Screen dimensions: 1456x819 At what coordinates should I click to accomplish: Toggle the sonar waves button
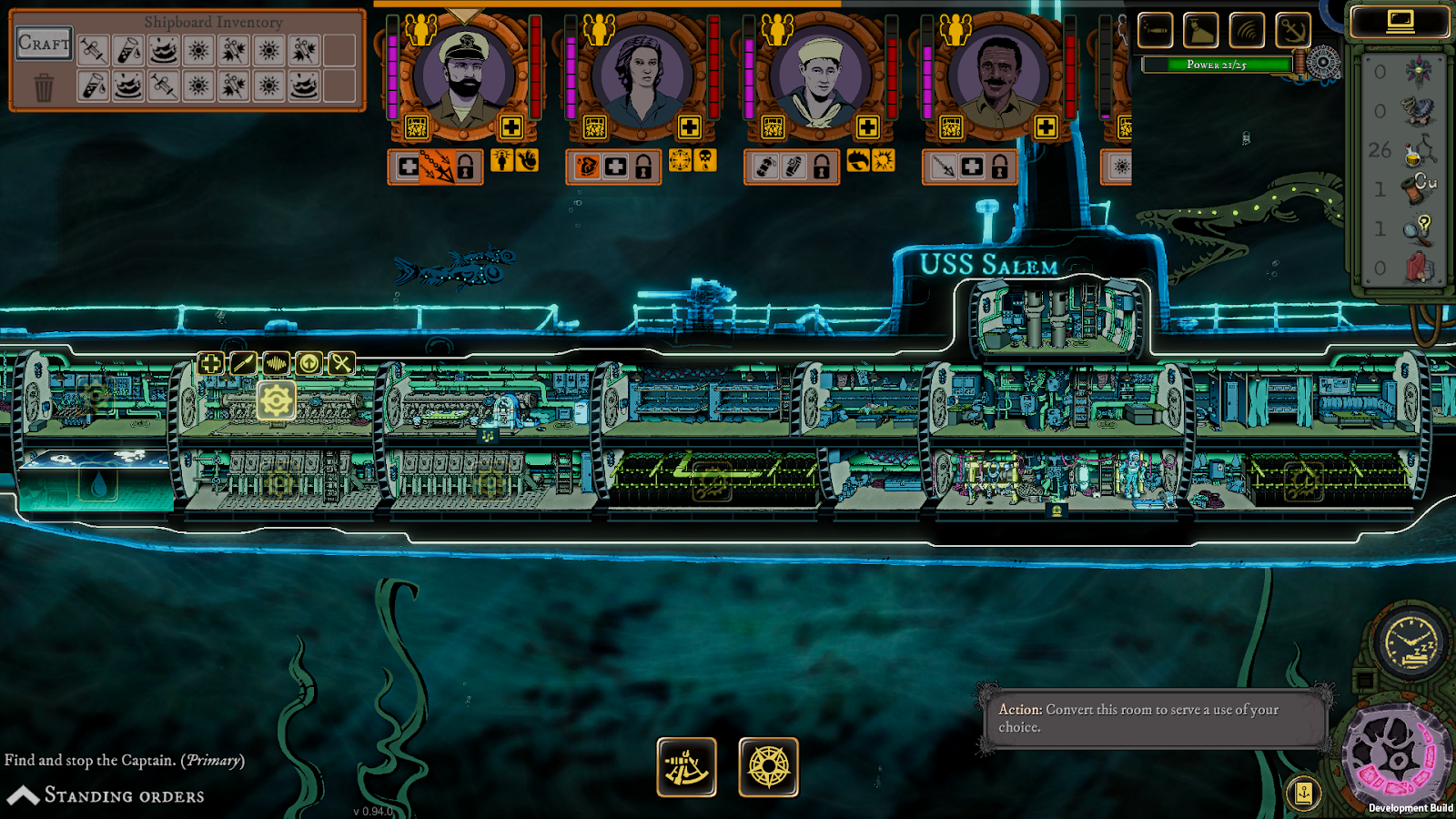tap(1247, 30)
